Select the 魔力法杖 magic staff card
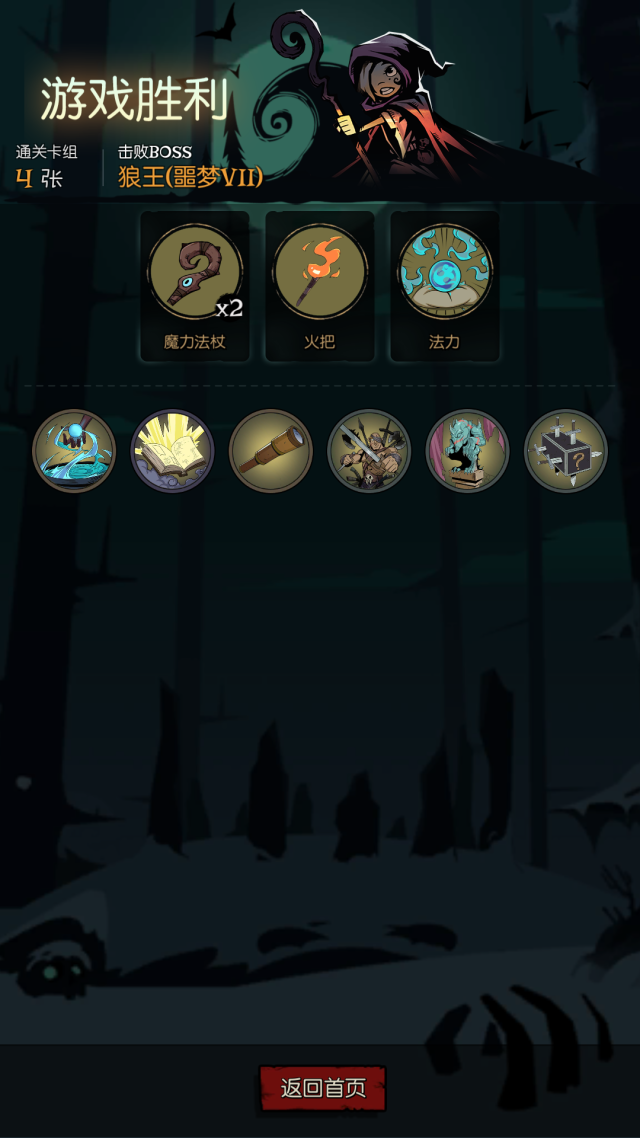 195,285
